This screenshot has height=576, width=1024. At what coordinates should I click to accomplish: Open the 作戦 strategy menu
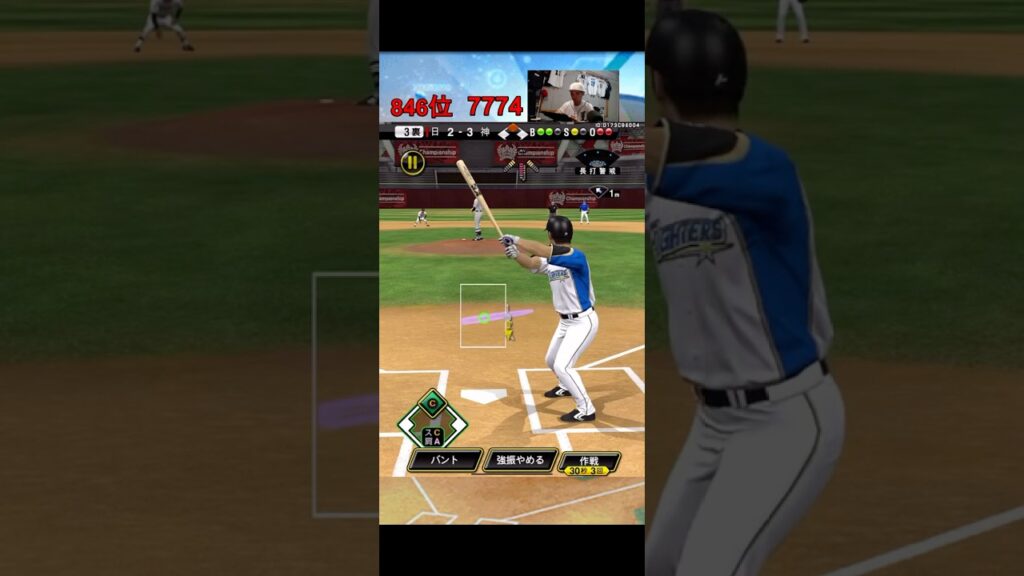[589, 463]
